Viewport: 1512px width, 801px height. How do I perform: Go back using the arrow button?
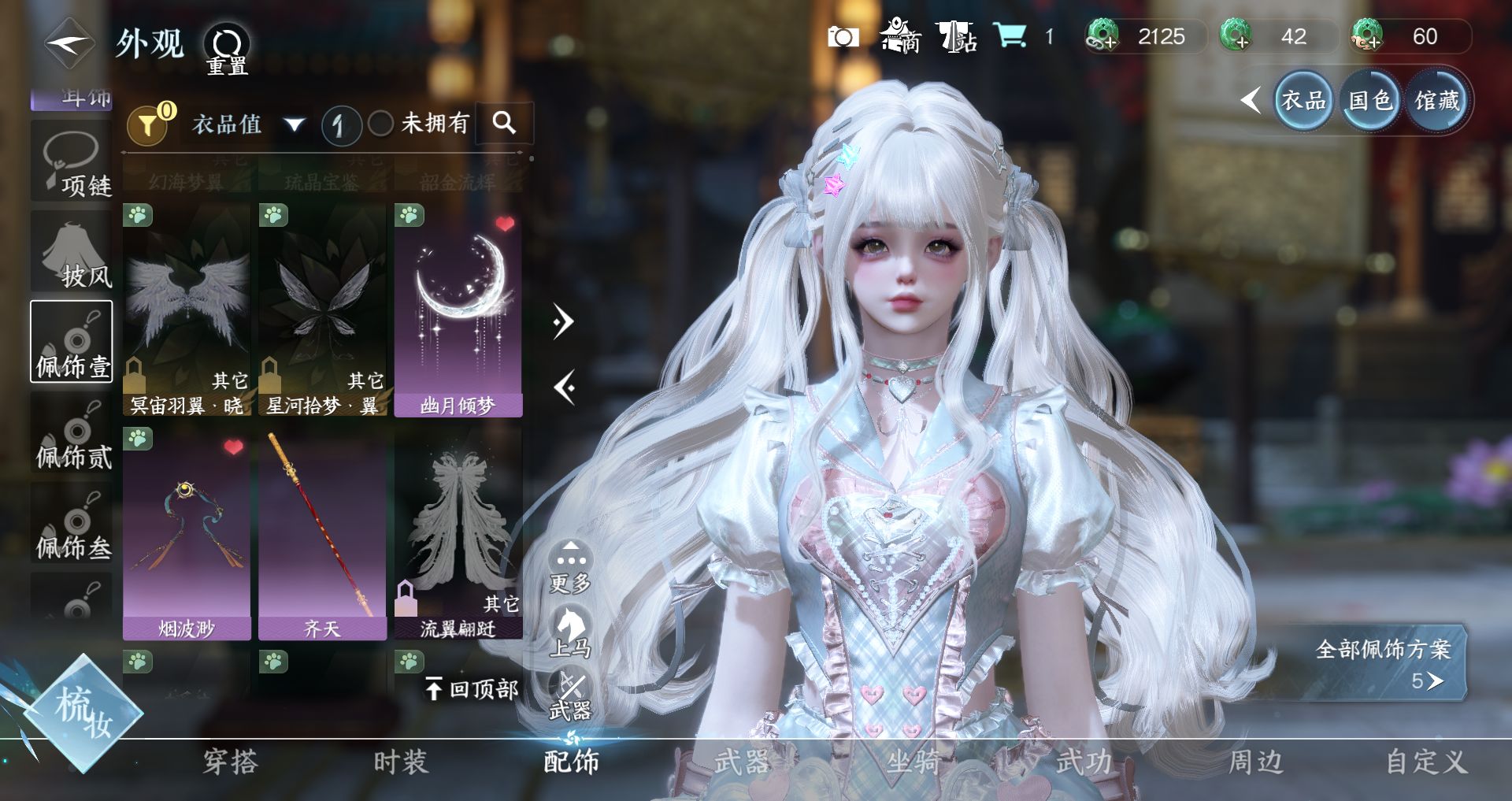(x=69, y=43)
